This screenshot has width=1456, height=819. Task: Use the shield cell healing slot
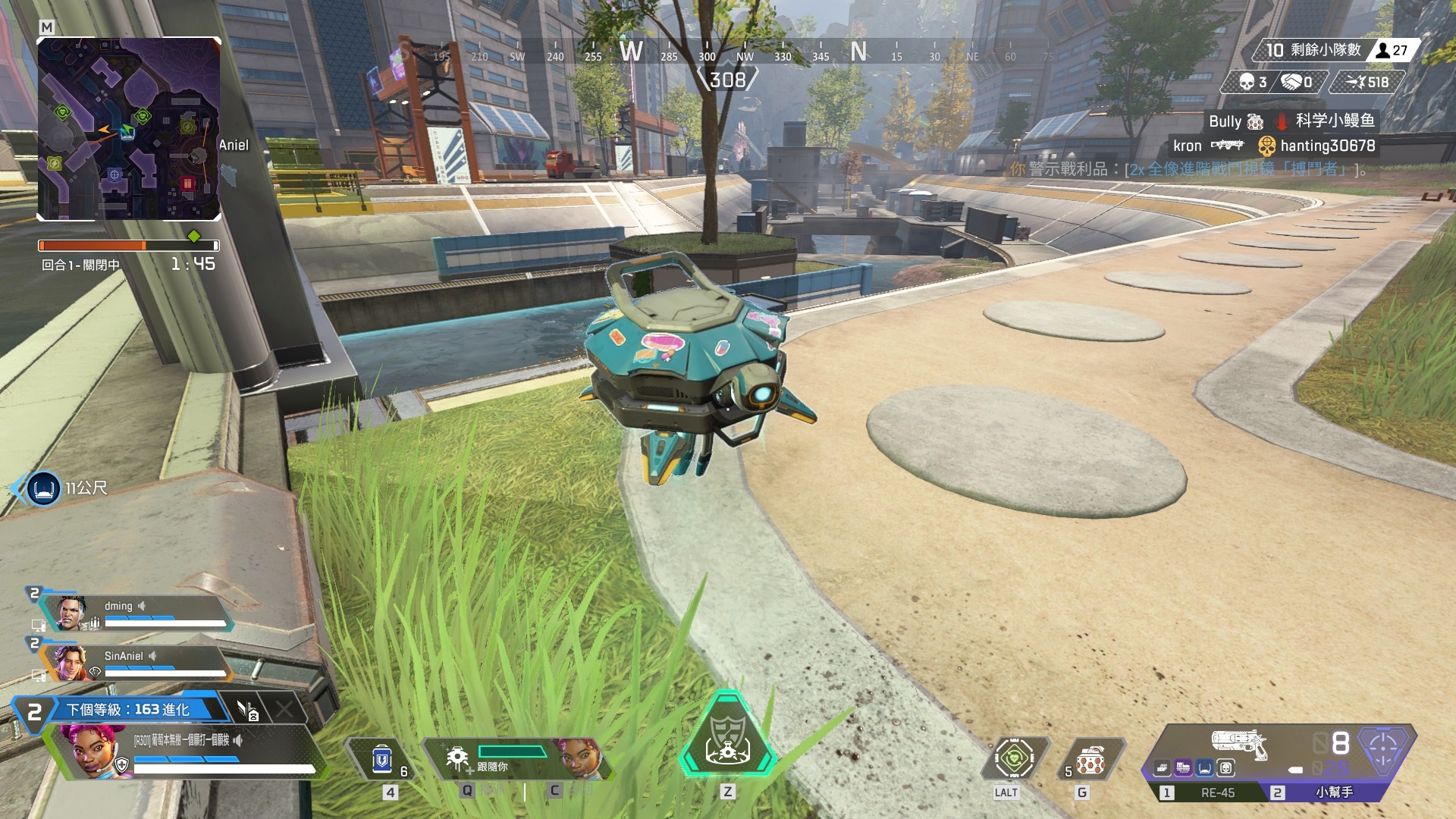tap(381, 759)
